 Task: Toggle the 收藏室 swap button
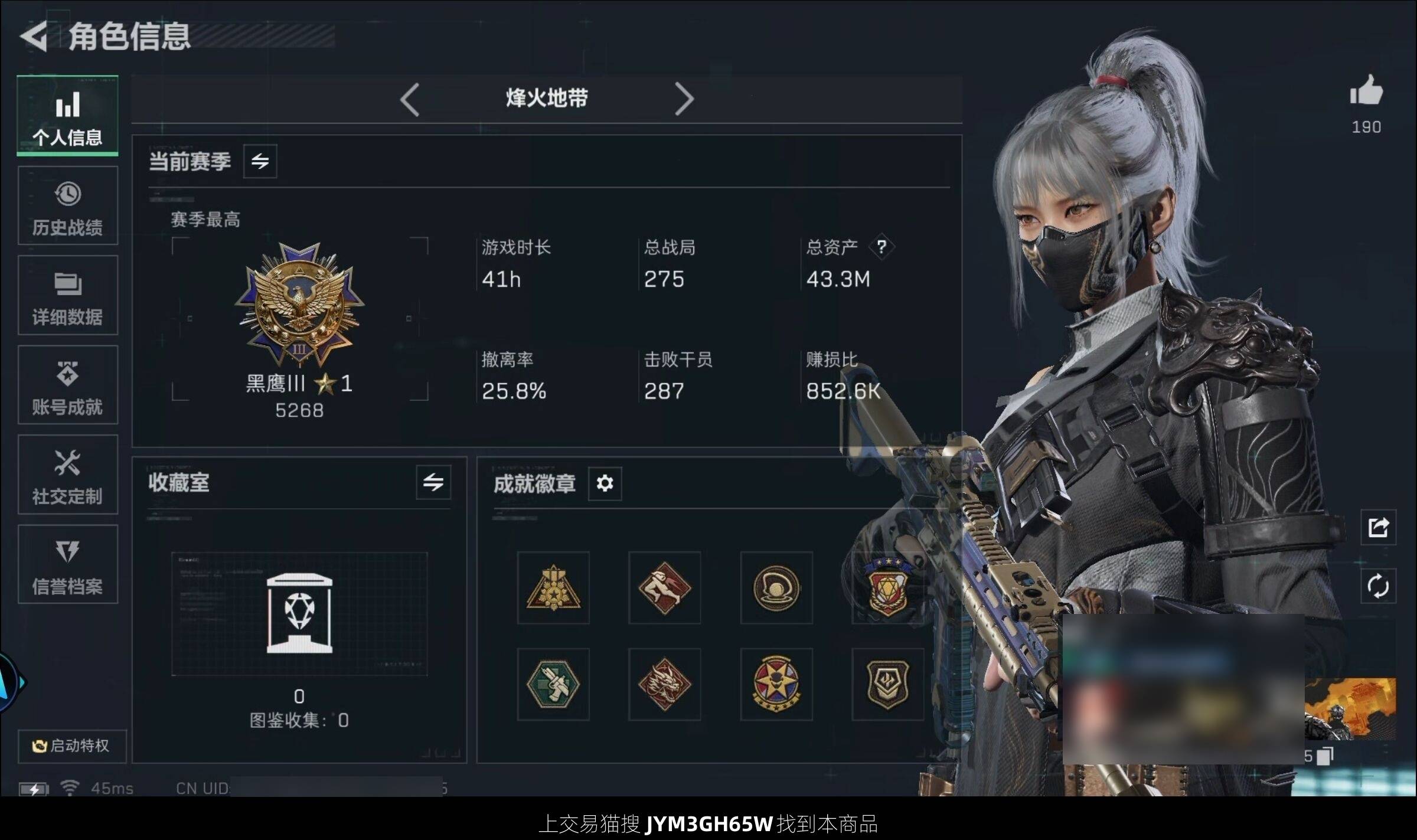(x=433, y=482)
